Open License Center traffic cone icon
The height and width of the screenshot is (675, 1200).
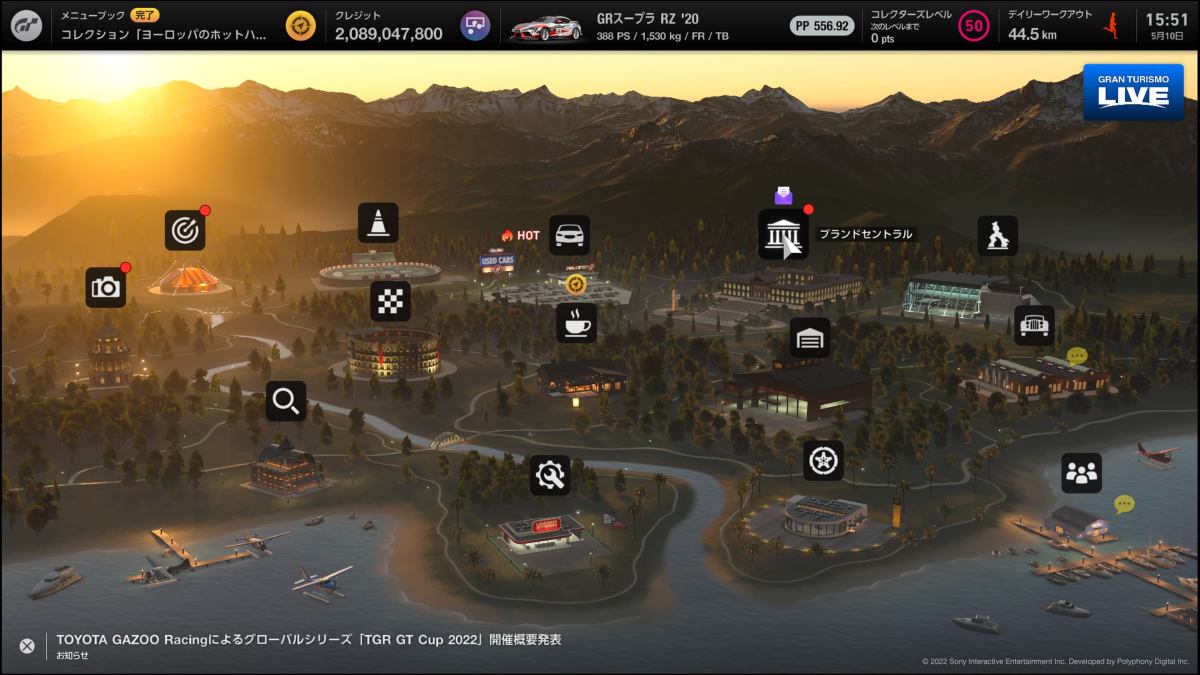click(x=378, y=223)
